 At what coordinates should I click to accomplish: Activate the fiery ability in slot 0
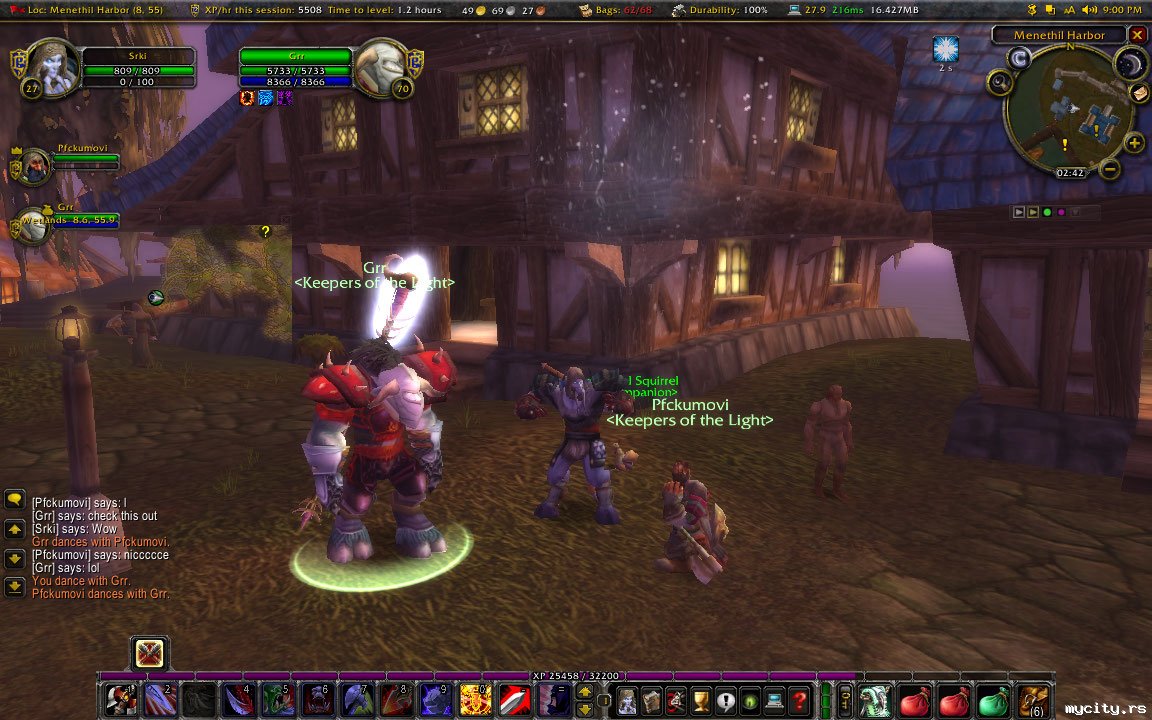475,700
